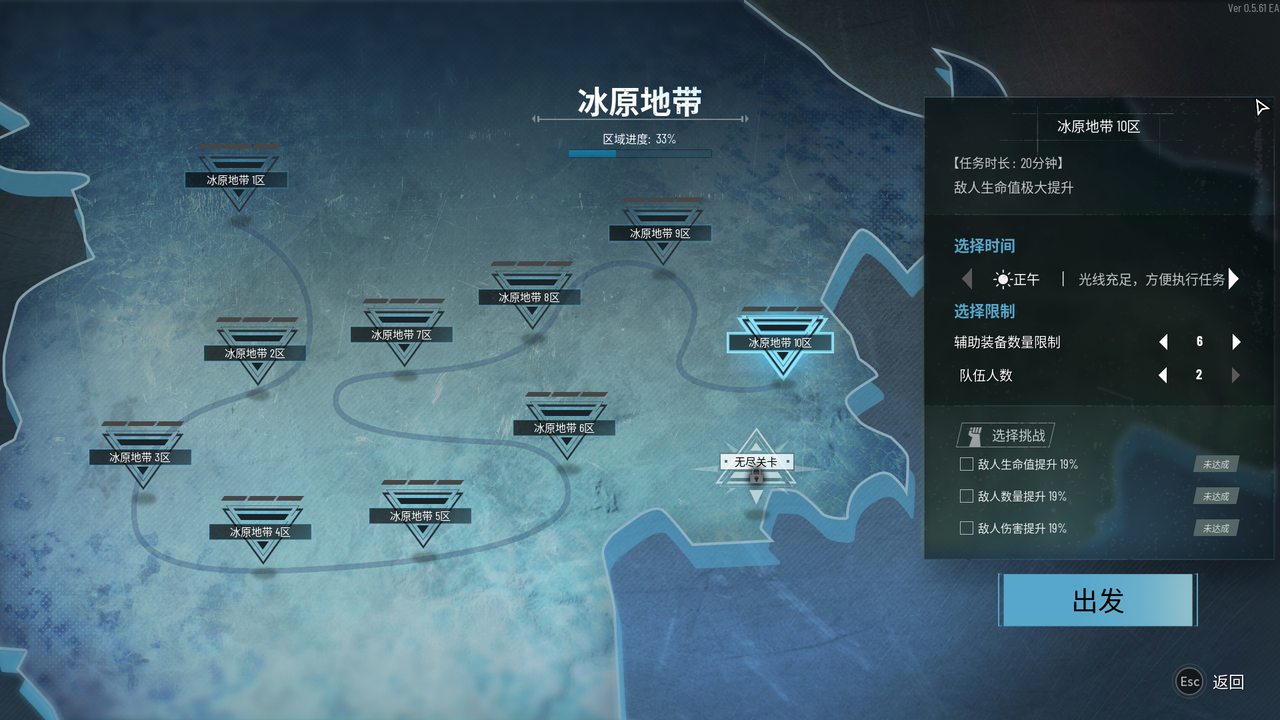Image resolution: width=1280 pixels, height=720 pixels.
Task: Open the 冰原地带 7区 stage icon
Action: [x=402, y=333]
